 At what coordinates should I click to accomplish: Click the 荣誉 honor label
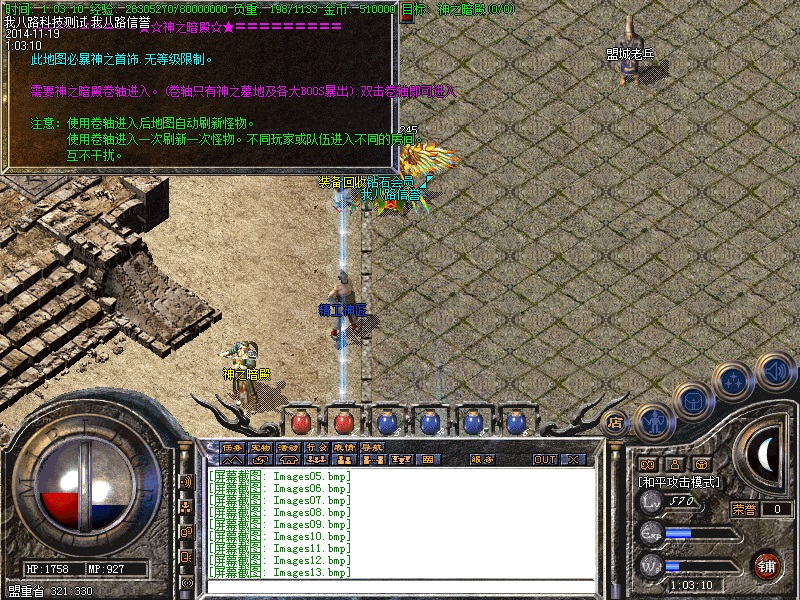click(x=744, y=509)
